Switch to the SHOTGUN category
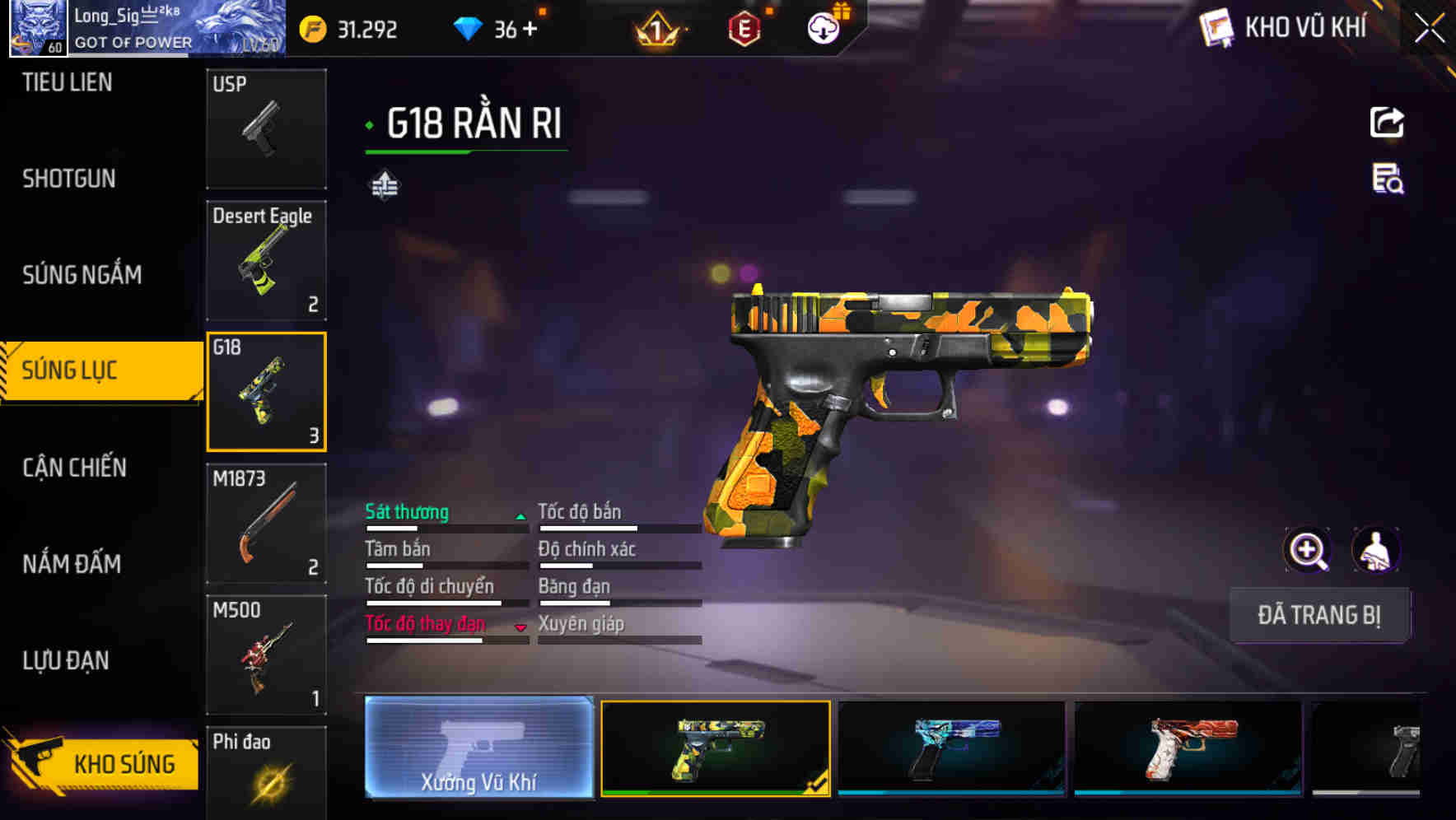Image resolution: width=1456 pixels, height=820 pixels. [66, 179]
